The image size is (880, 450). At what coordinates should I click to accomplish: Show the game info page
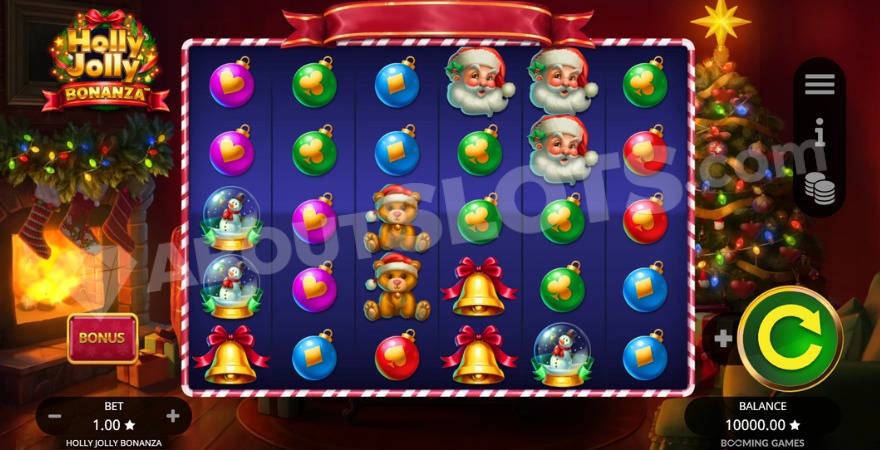point(819,135)
